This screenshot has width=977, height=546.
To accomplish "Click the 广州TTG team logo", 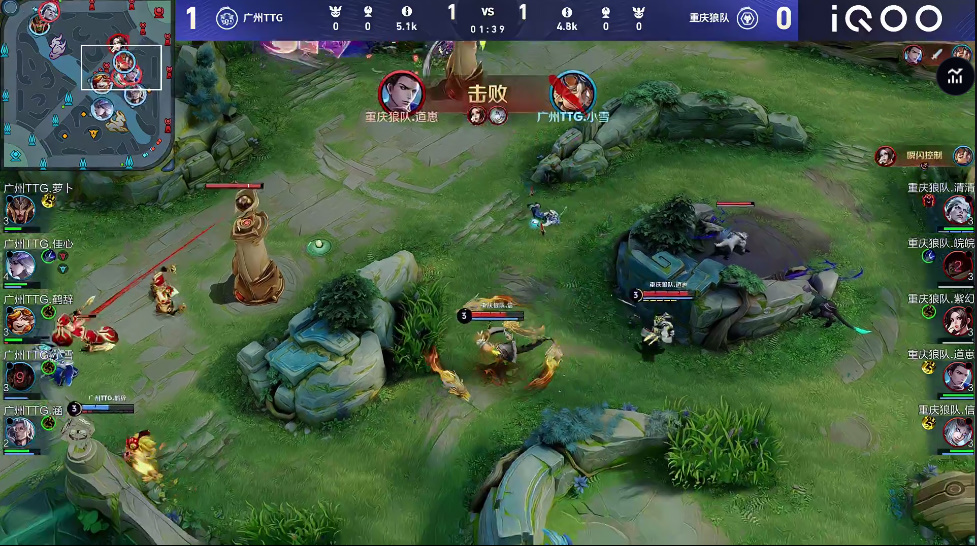I will [228, 19].
